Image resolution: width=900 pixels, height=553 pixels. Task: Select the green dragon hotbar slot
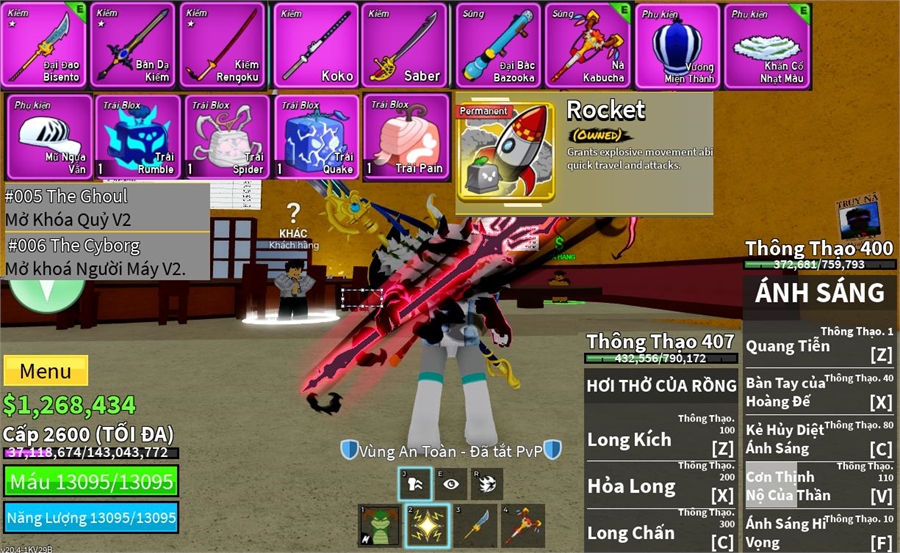point(378,526)
